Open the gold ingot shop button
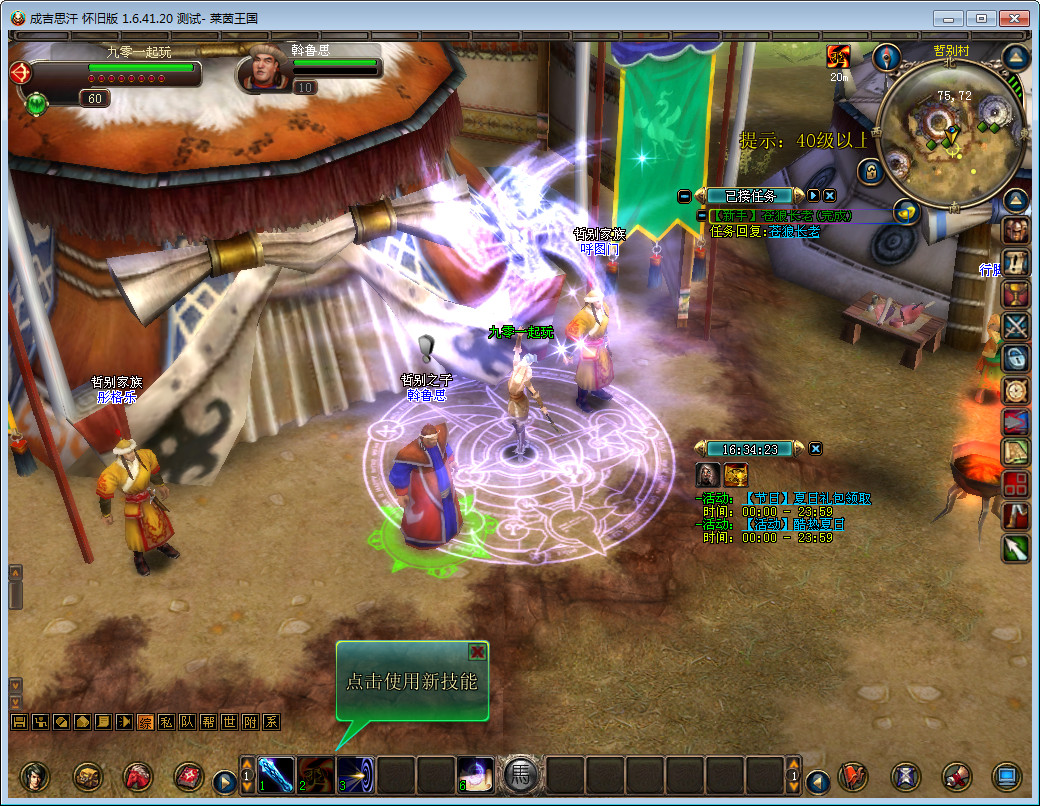 [x=907, y=211]
